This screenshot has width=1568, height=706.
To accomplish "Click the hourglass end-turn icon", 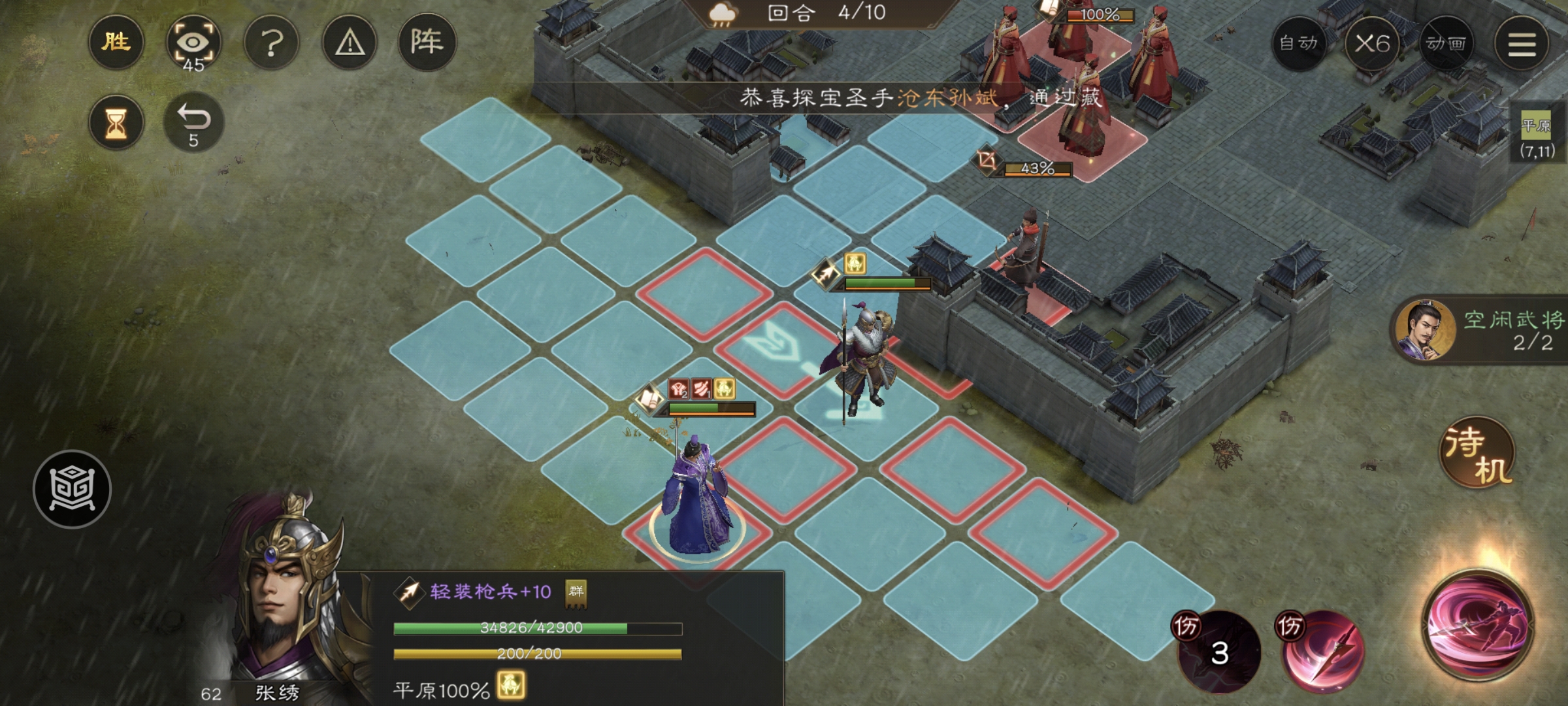I will 116,123.
